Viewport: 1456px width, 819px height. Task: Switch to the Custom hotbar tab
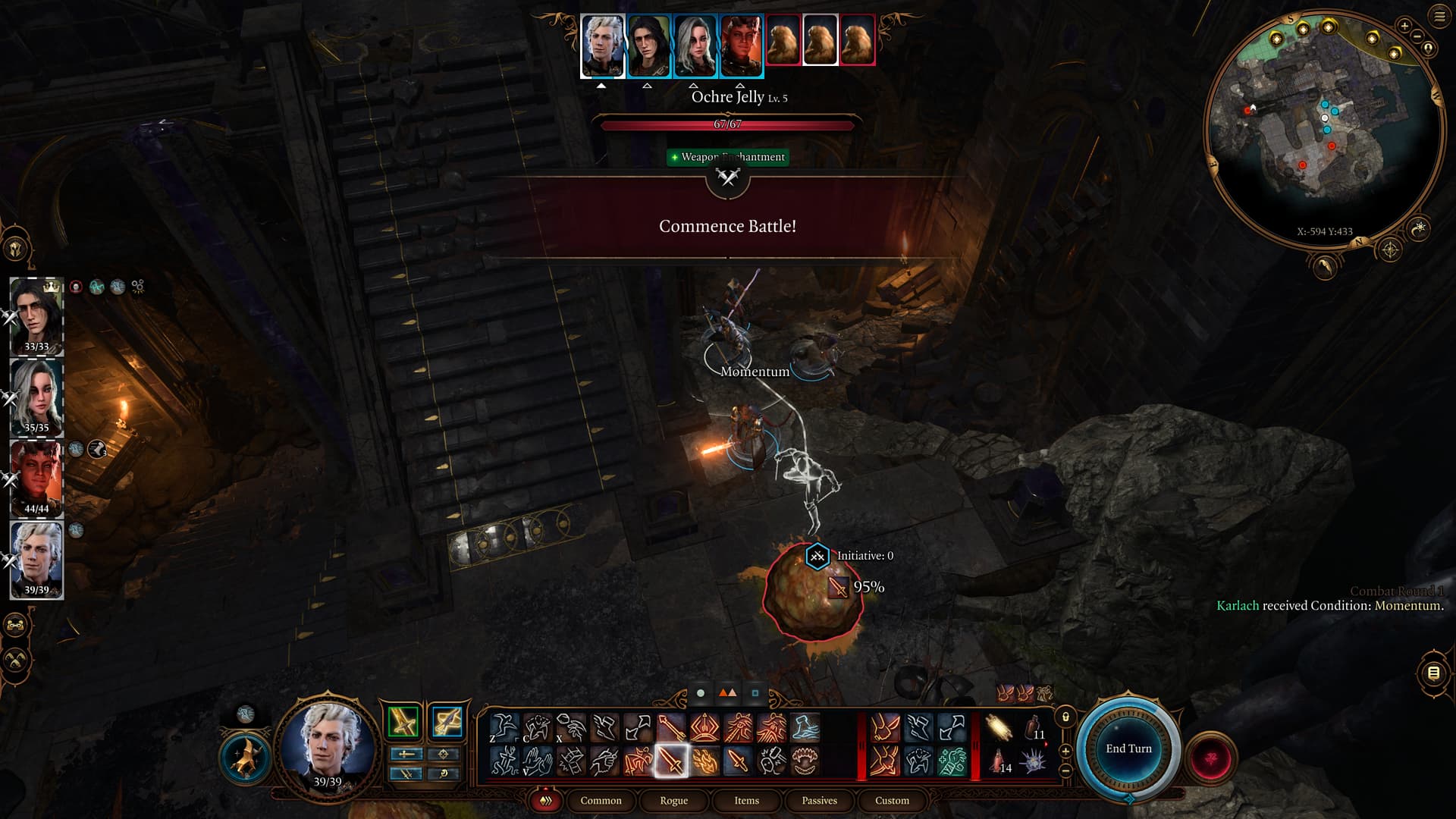pos(892,800)
